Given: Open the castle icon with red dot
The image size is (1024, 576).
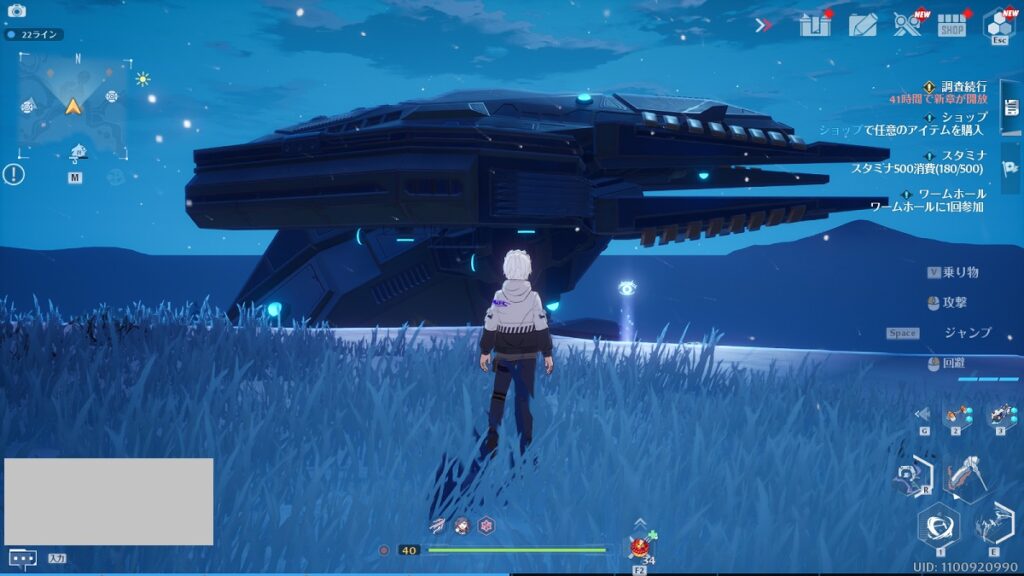Looking at the screenshot, I should [x=815, y=25].
